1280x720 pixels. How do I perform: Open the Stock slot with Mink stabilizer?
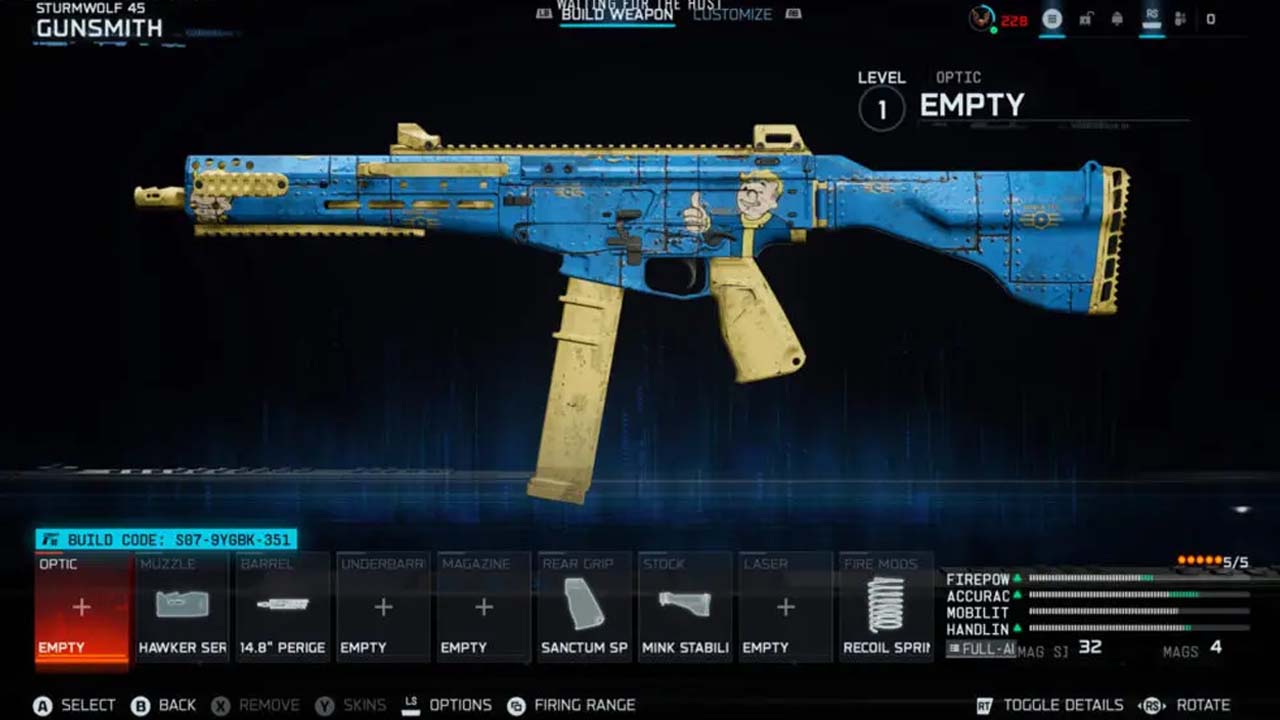(685, 607)
